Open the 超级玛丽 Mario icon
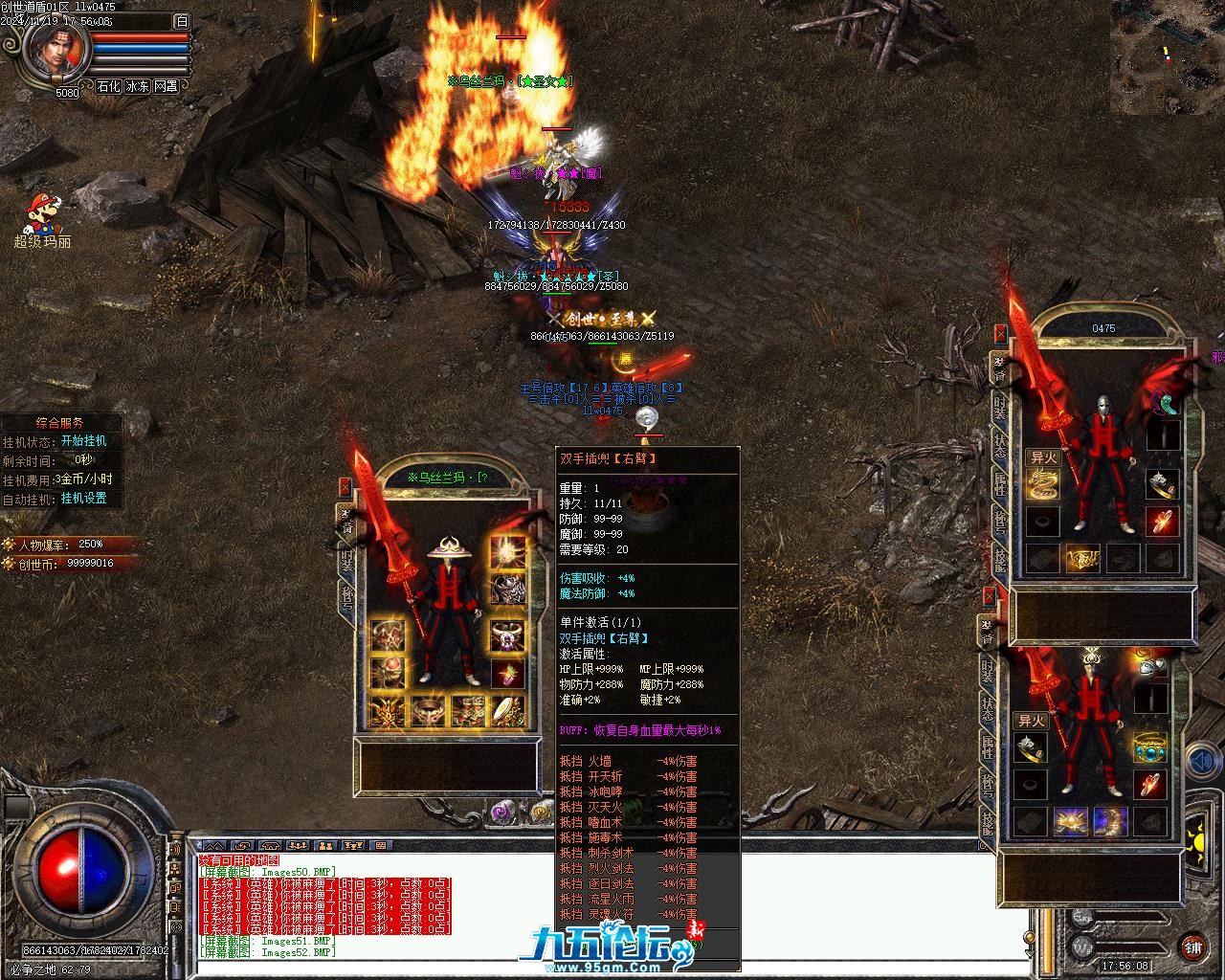The height and width of the screenshot is (980, 1225). coord(42,215)
